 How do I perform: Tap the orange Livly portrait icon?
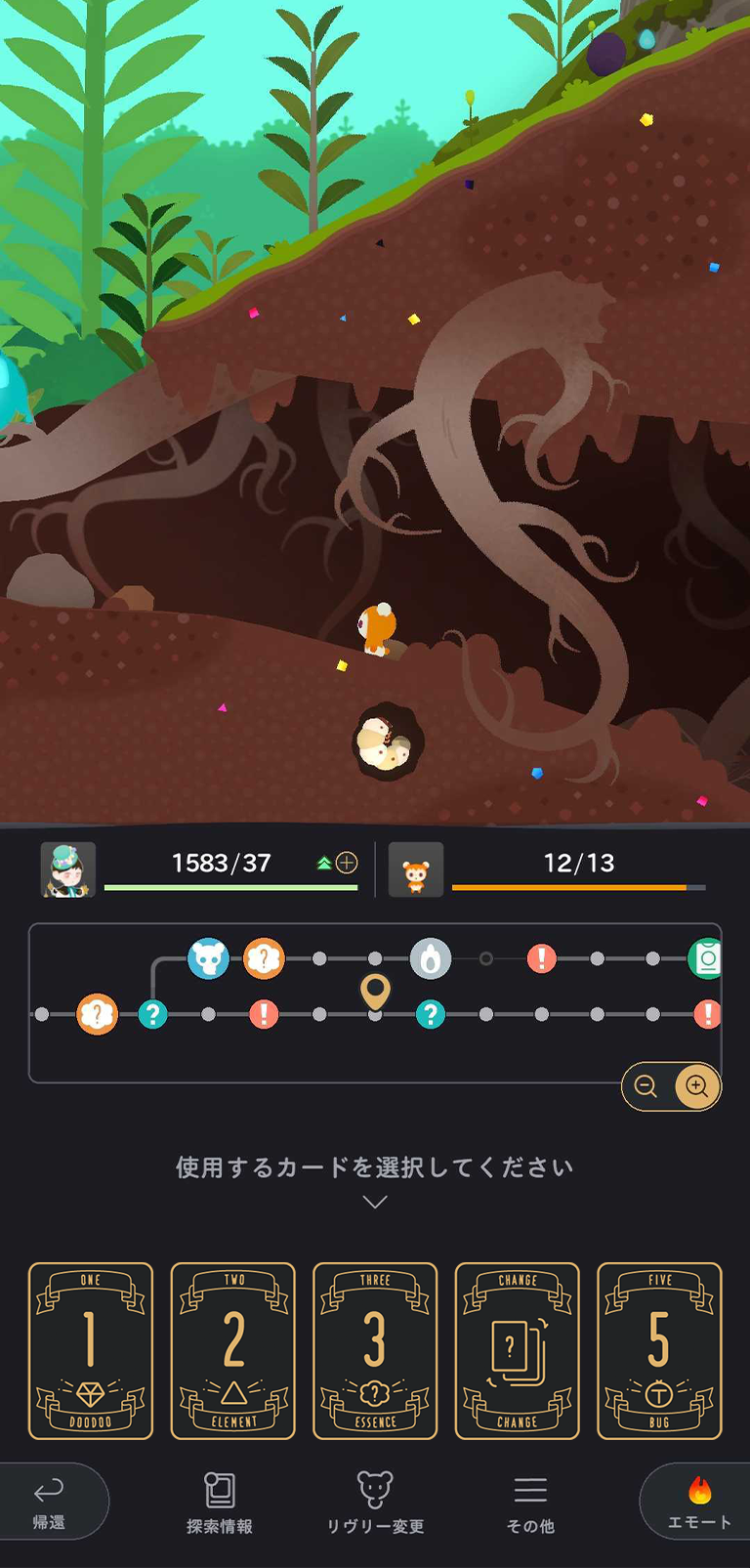(416, 869)
